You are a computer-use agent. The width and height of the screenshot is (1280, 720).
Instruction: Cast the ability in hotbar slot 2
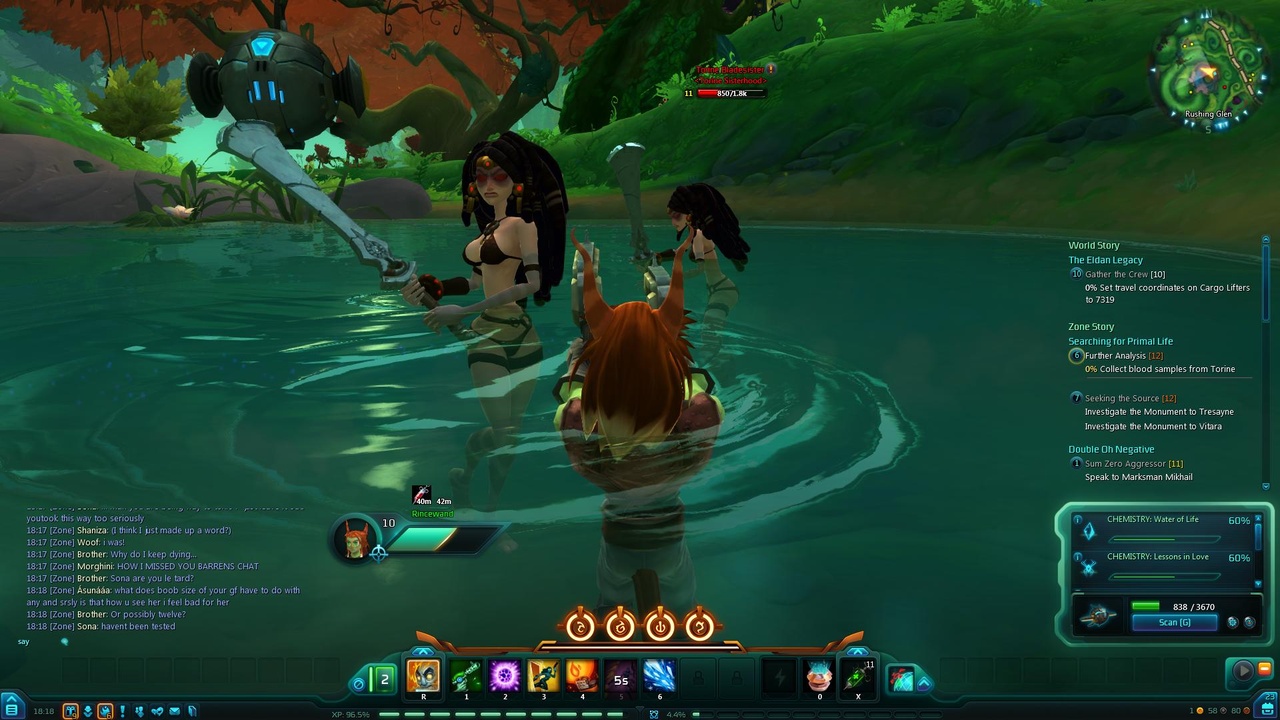tap(505, 678)
